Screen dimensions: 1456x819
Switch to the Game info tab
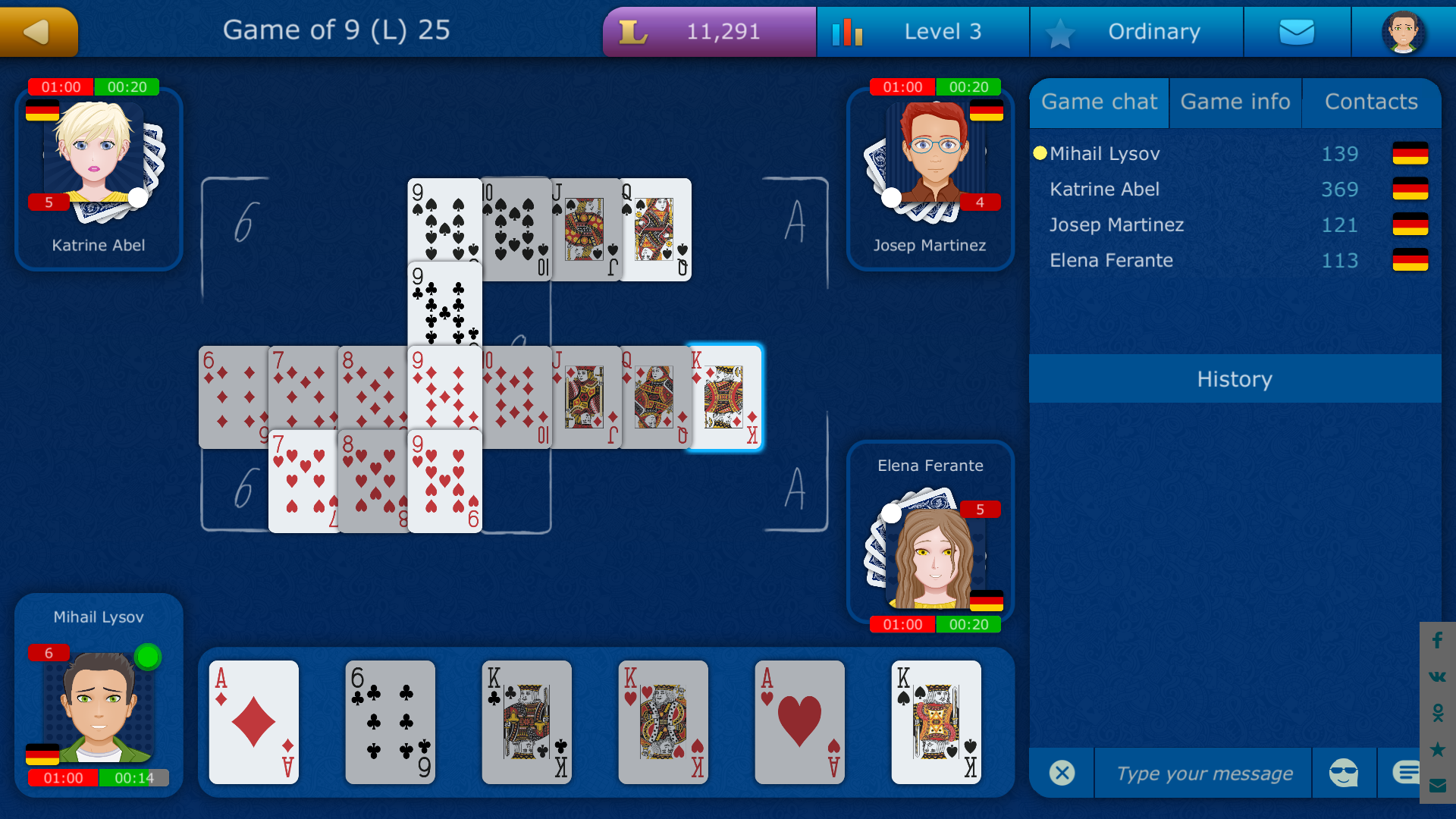coord(1235,102)
